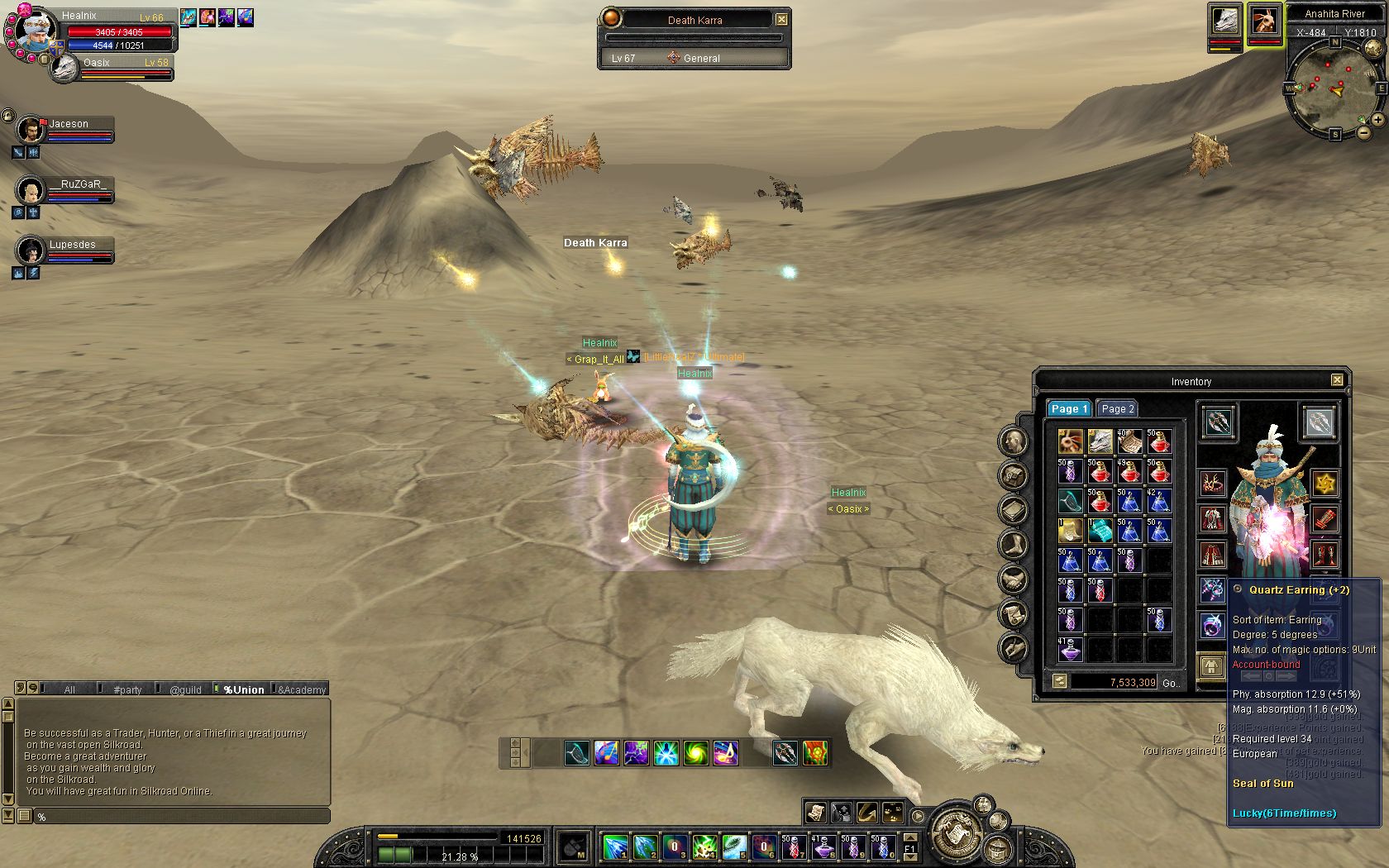Open the handshake menu beside the inventory
The image size is (1389, 868).
(x=1014, y=579)
